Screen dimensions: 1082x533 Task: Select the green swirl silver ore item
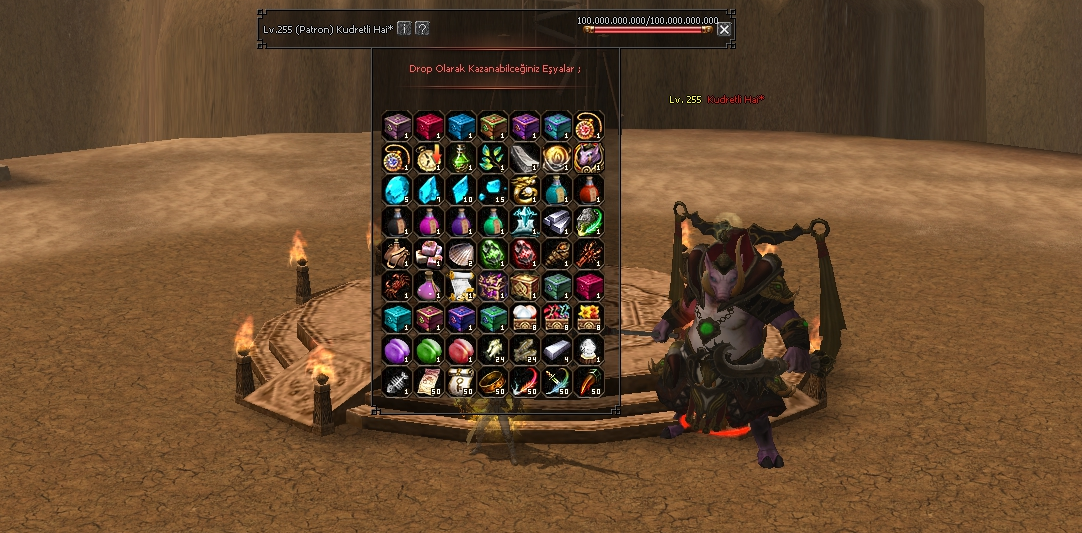[x=589, y=221]
